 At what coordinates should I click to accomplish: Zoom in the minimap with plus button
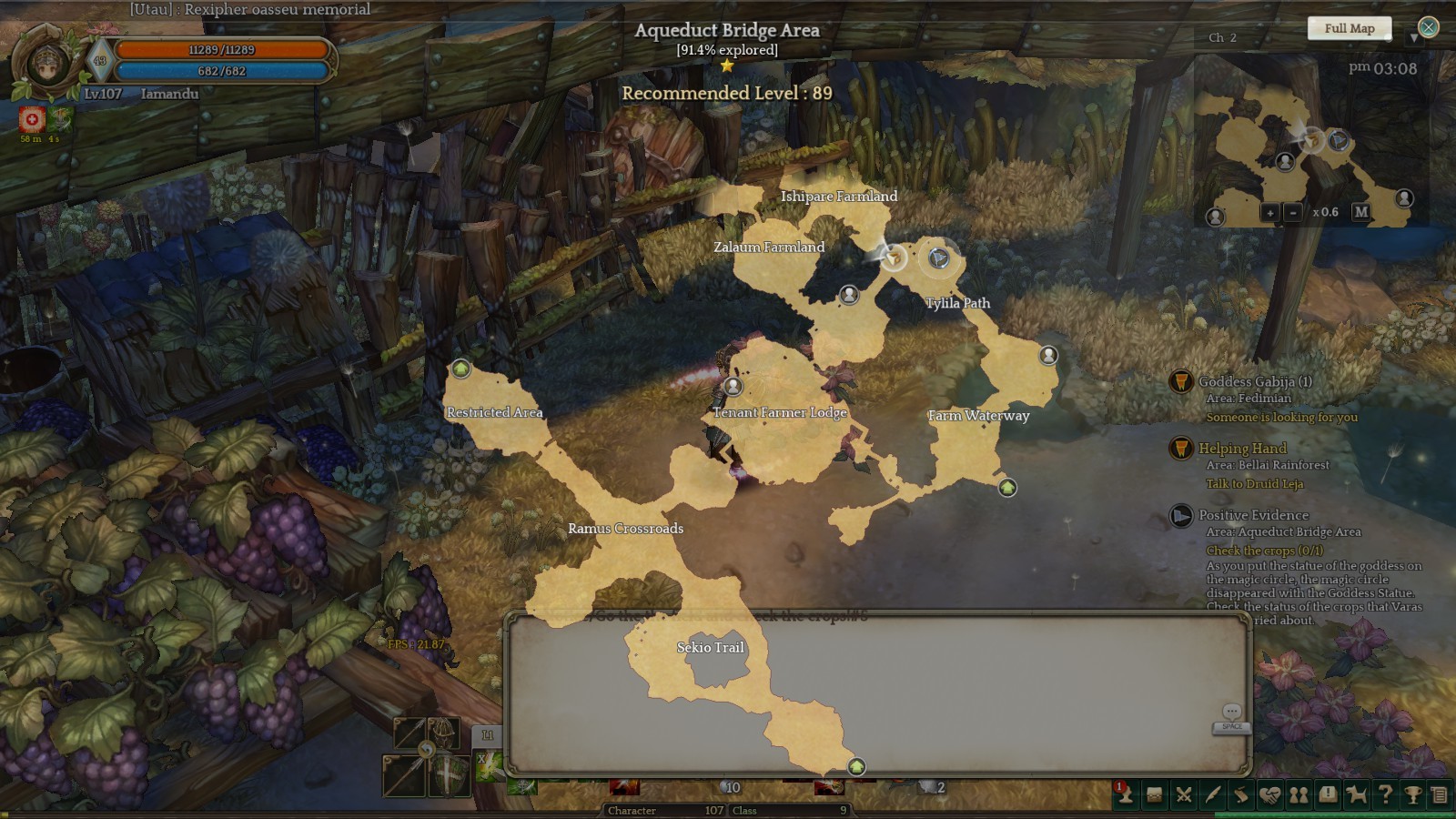1269,212
